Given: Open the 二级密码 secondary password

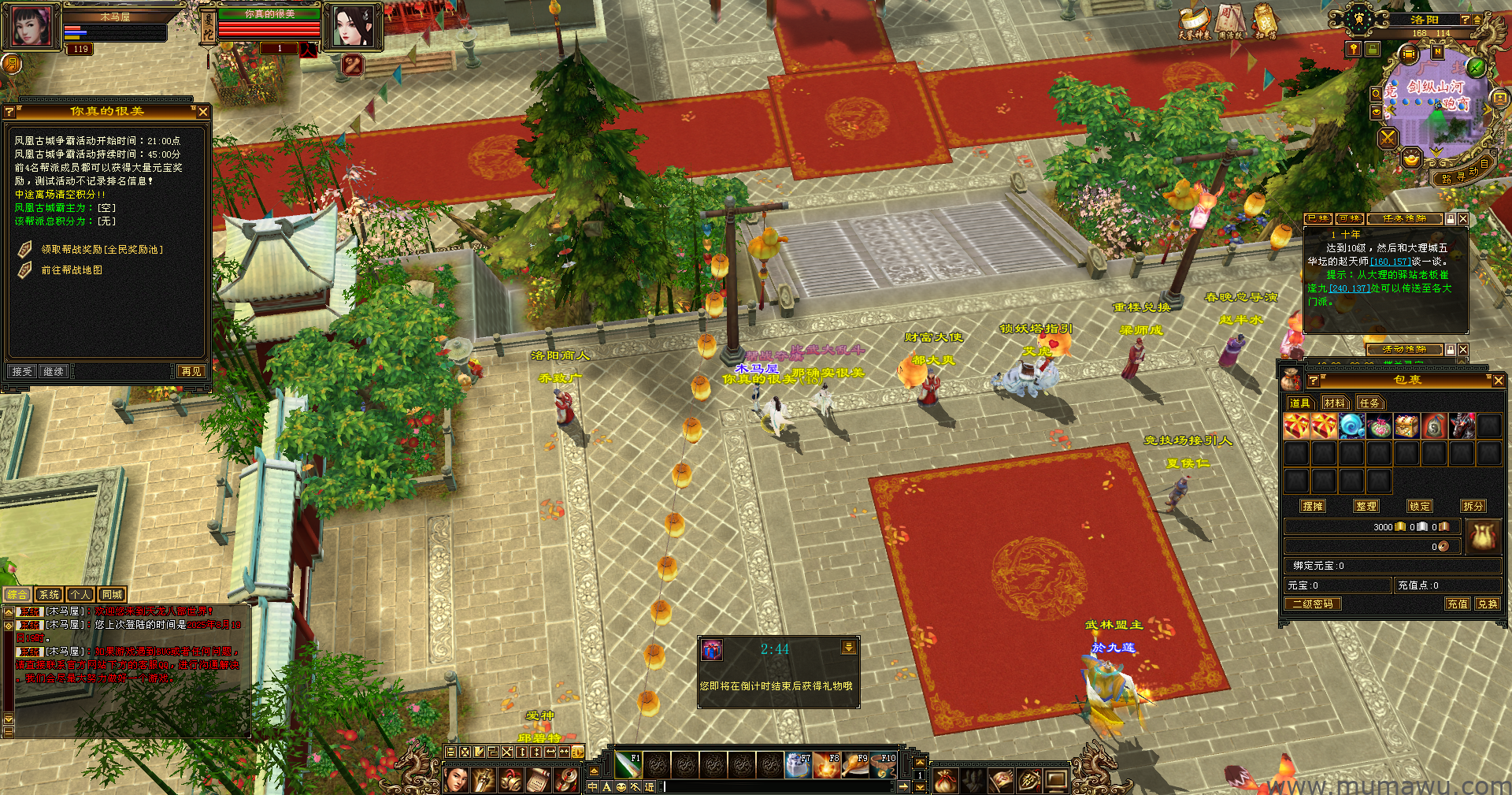Looking at the screenshot, I should click(1313, 604).
